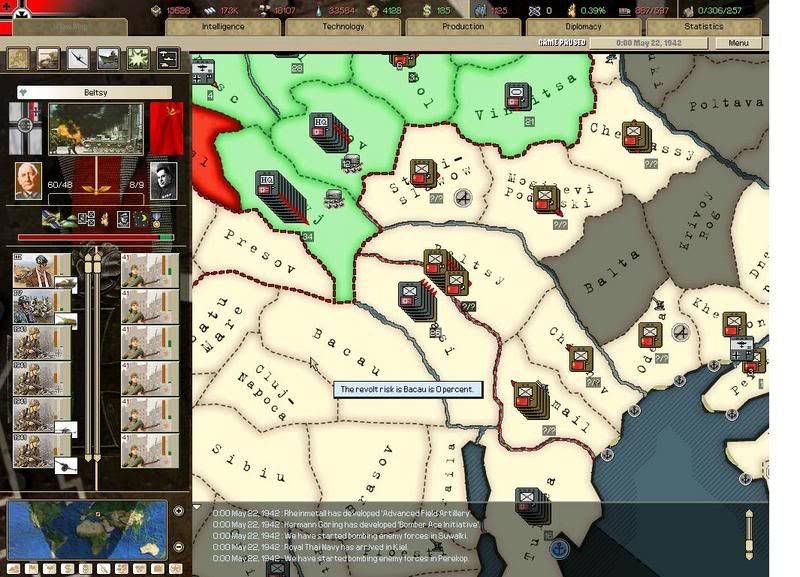Open the Statistics tab
This screenshot has width=800, height=577.
pos(703,27)
